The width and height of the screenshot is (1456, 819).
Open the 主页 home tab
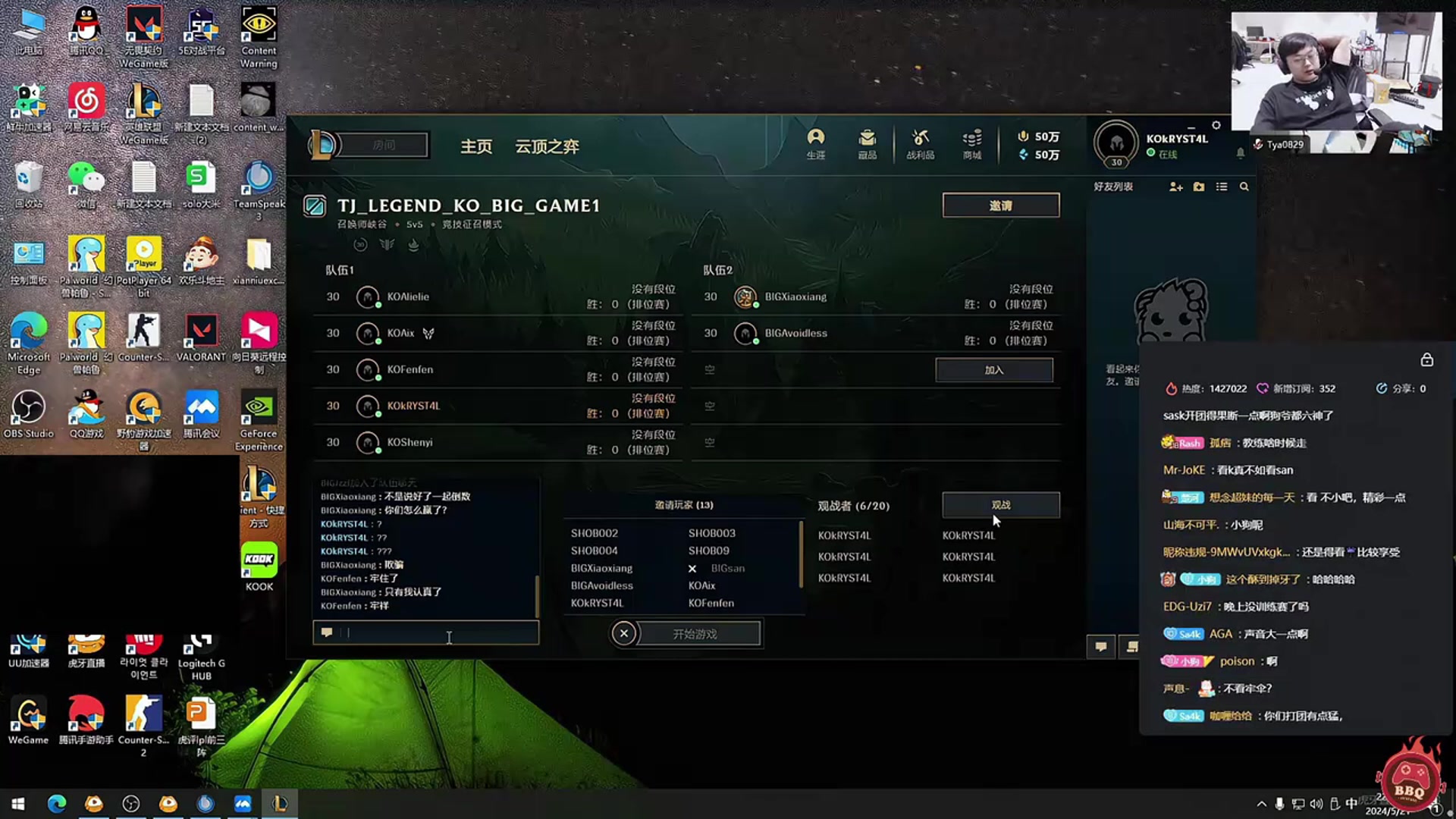(x=476, y=146)
